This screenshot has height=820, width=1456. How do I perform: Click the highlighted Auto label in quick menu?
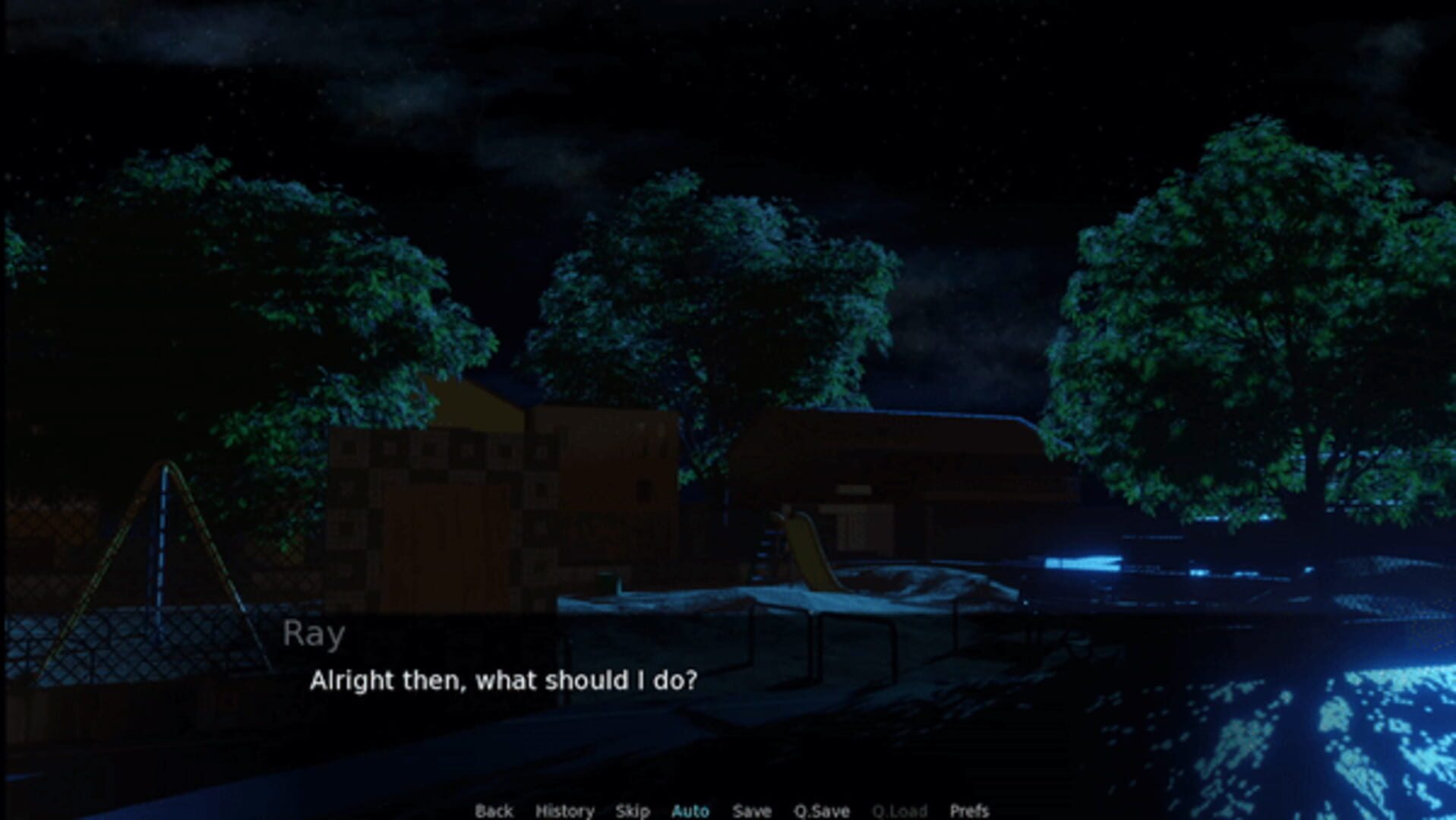point(691,811)
